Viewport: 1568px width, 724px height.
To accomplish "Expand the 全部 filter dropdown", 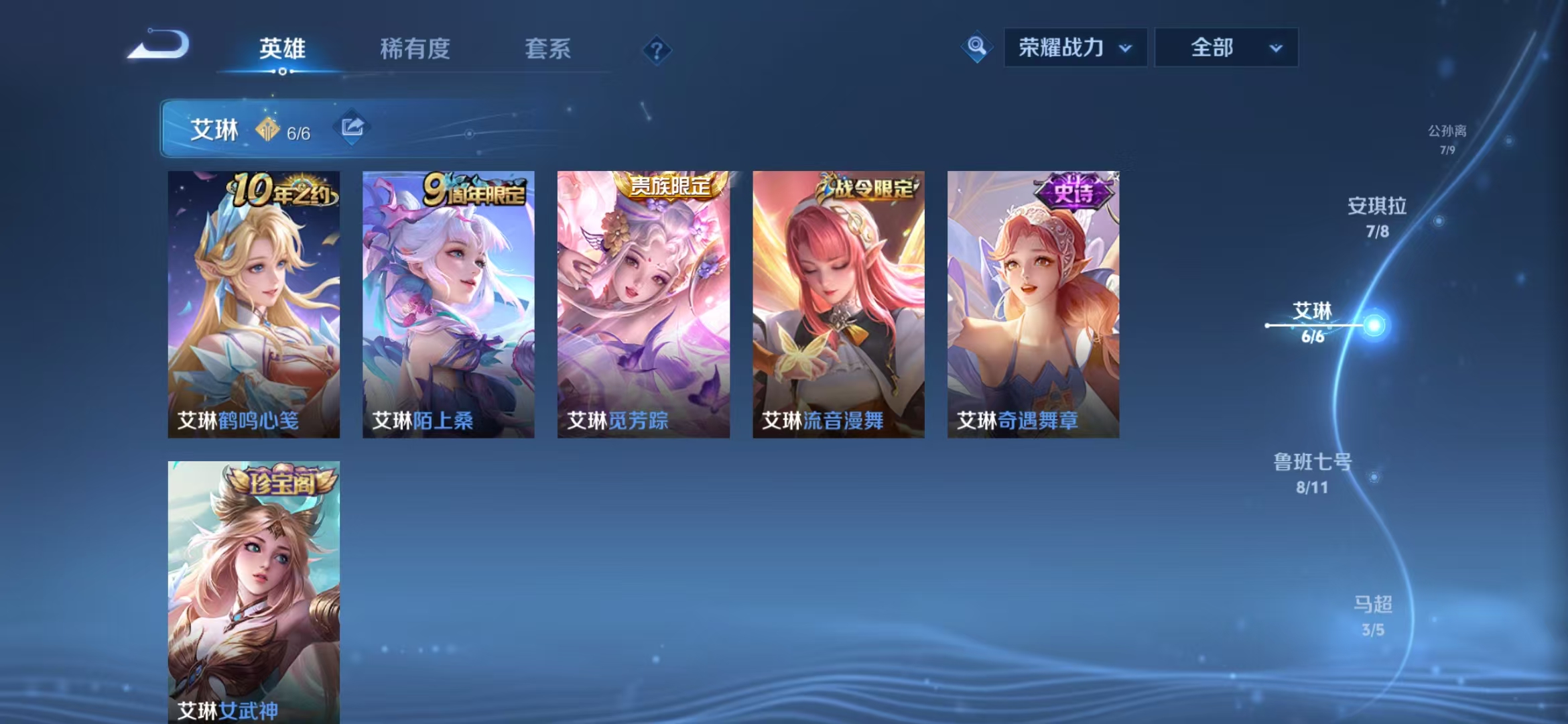I will 1227,48.
